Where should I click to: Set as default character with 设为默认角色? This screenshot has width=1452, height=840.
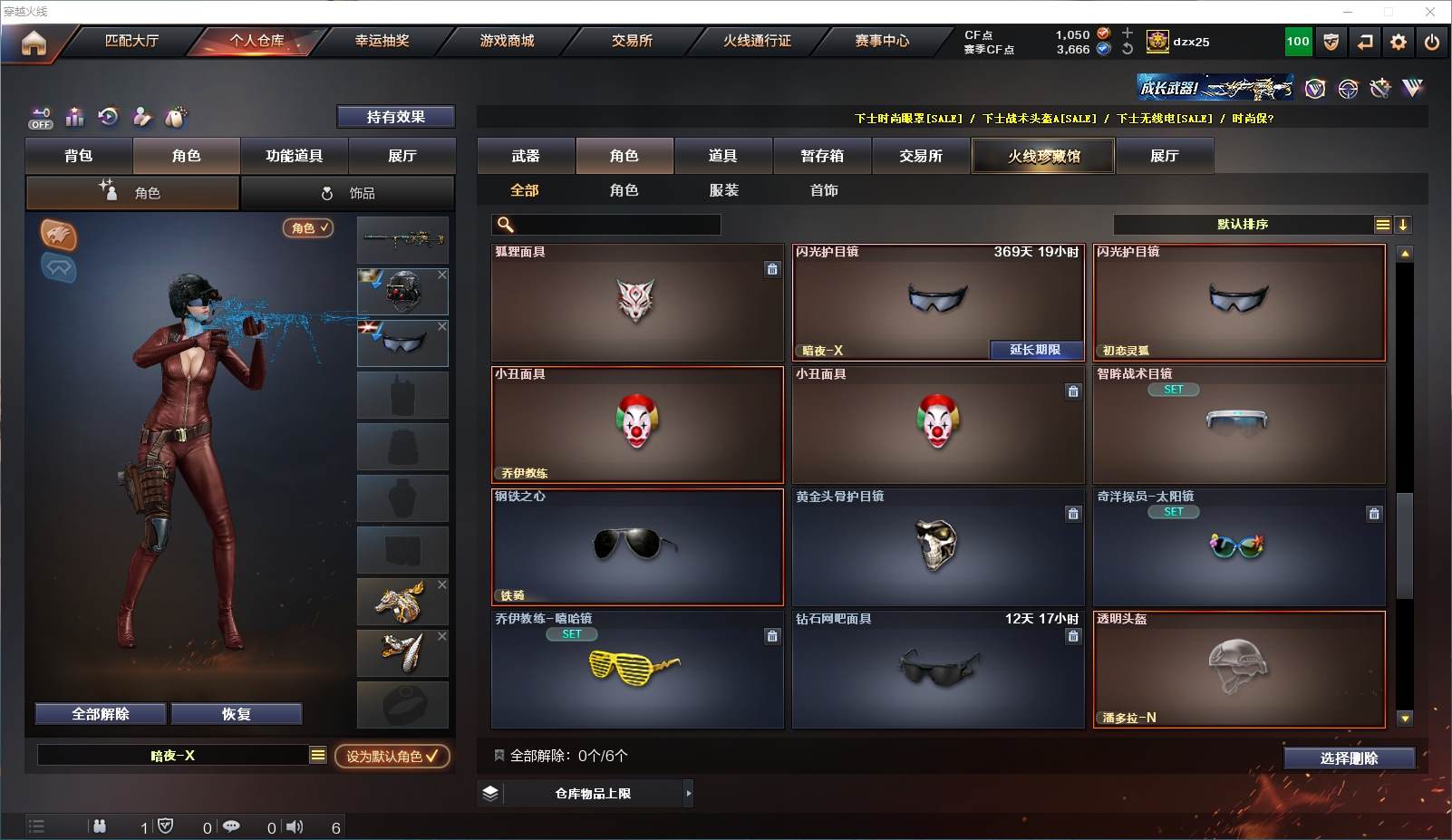tap(392, 756)
